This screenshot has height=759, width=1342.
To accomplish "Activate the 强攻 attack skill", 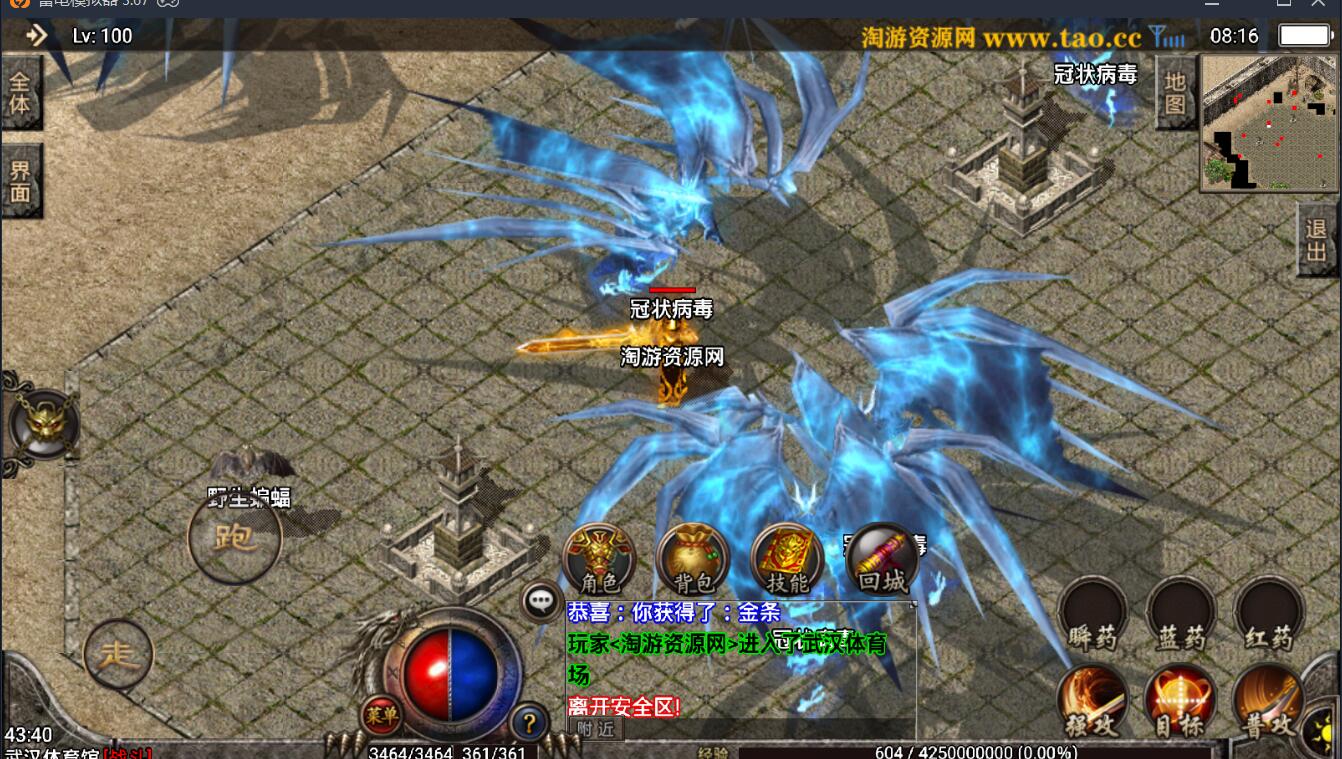I will pyautogui.click(x=1092, y=702).
